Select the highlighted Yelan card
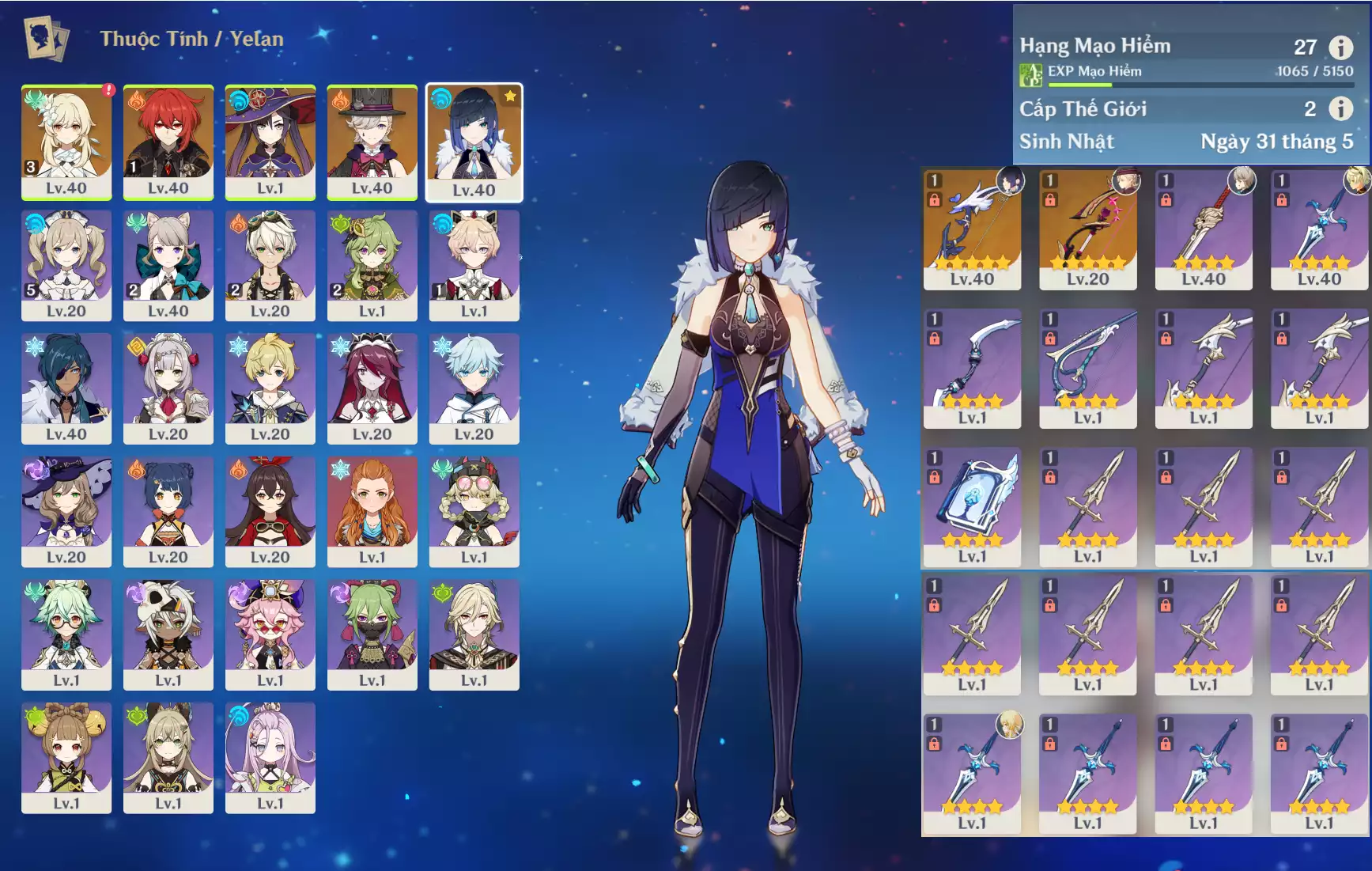This screenshot has height=871, width=1372. [474, 142]
